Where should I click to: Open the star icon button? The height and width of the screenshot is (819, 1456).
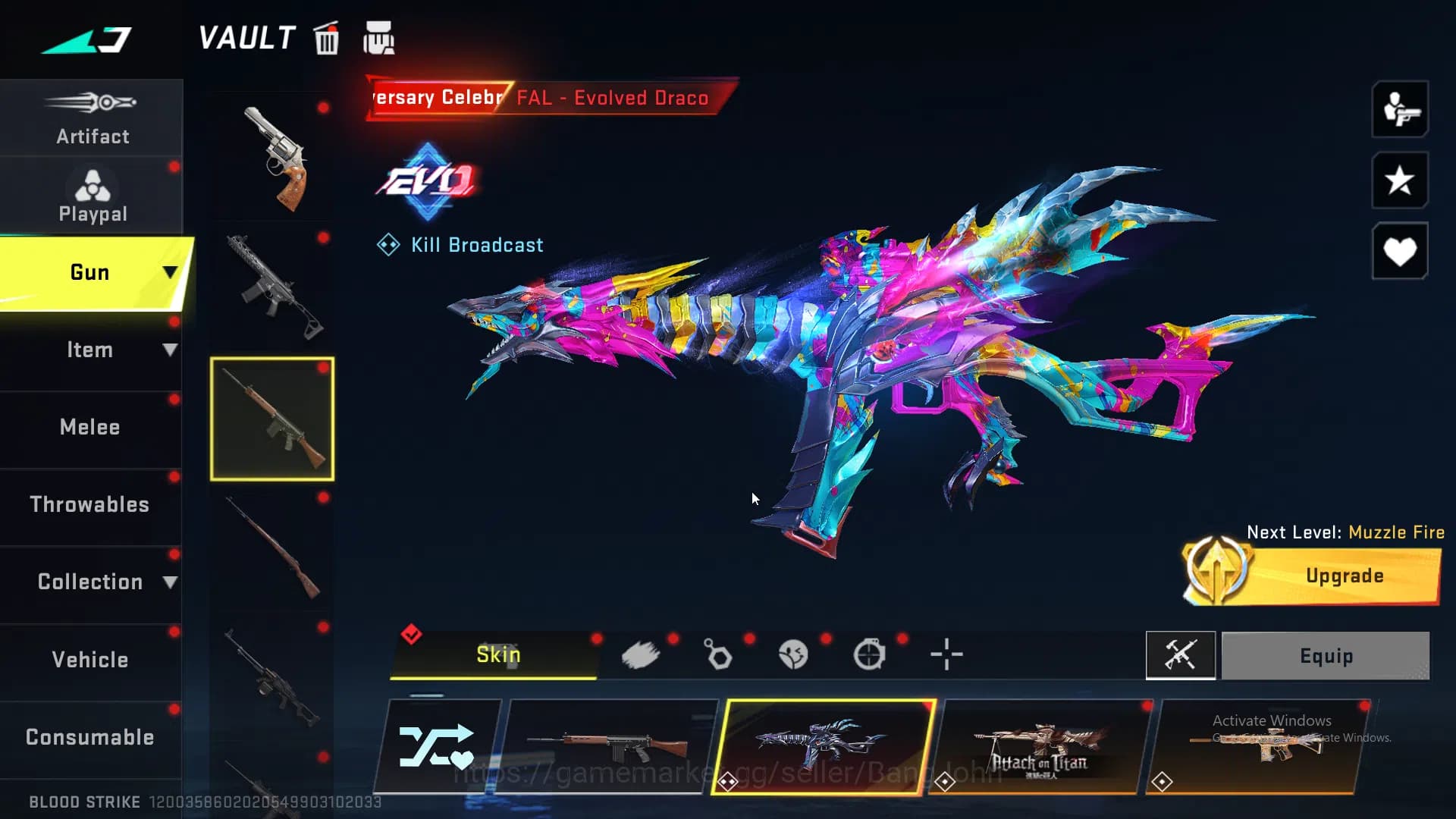tap(1399, 180)
